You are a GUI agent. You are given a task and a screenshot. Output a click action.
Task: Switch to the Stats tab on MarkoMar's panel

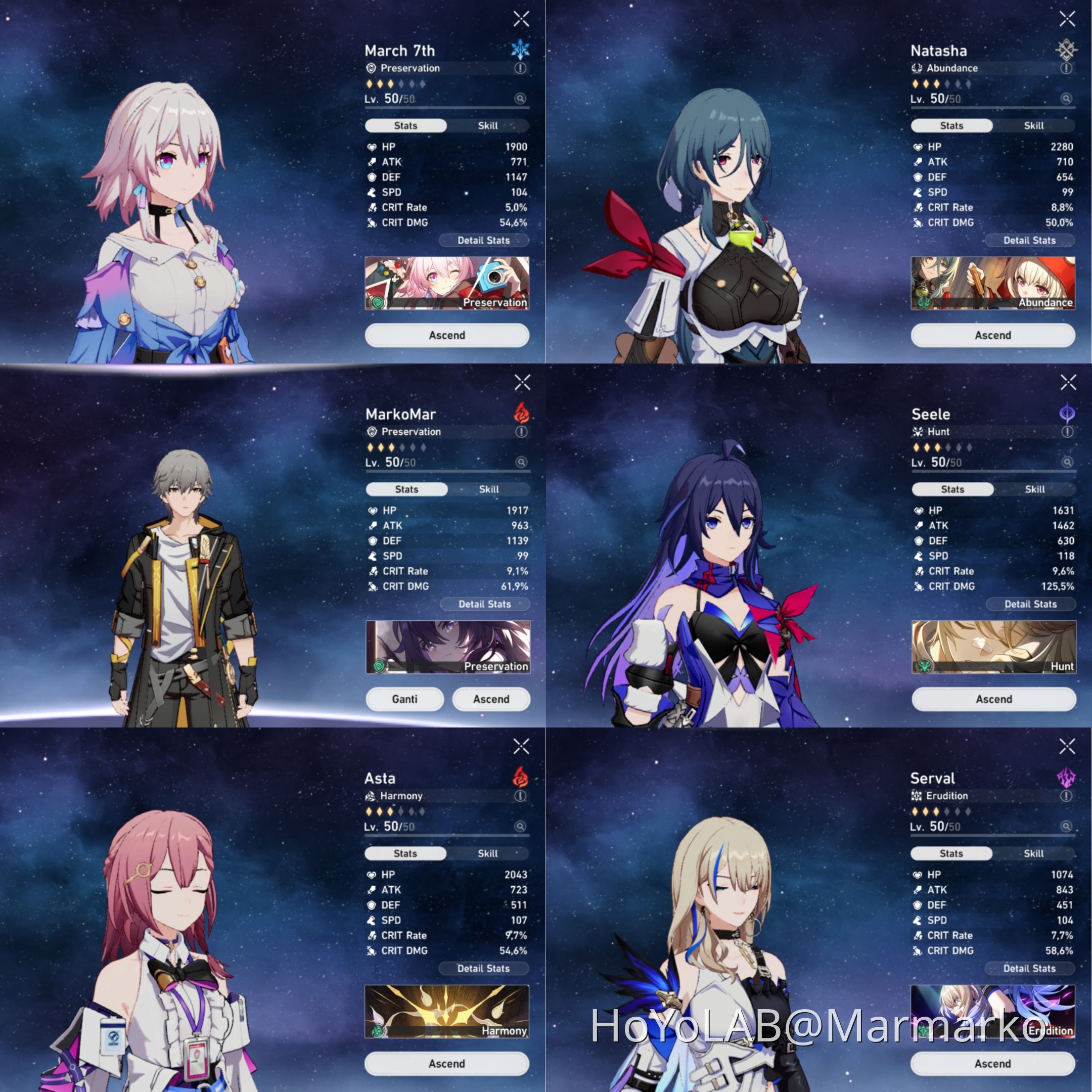[406, 489]
